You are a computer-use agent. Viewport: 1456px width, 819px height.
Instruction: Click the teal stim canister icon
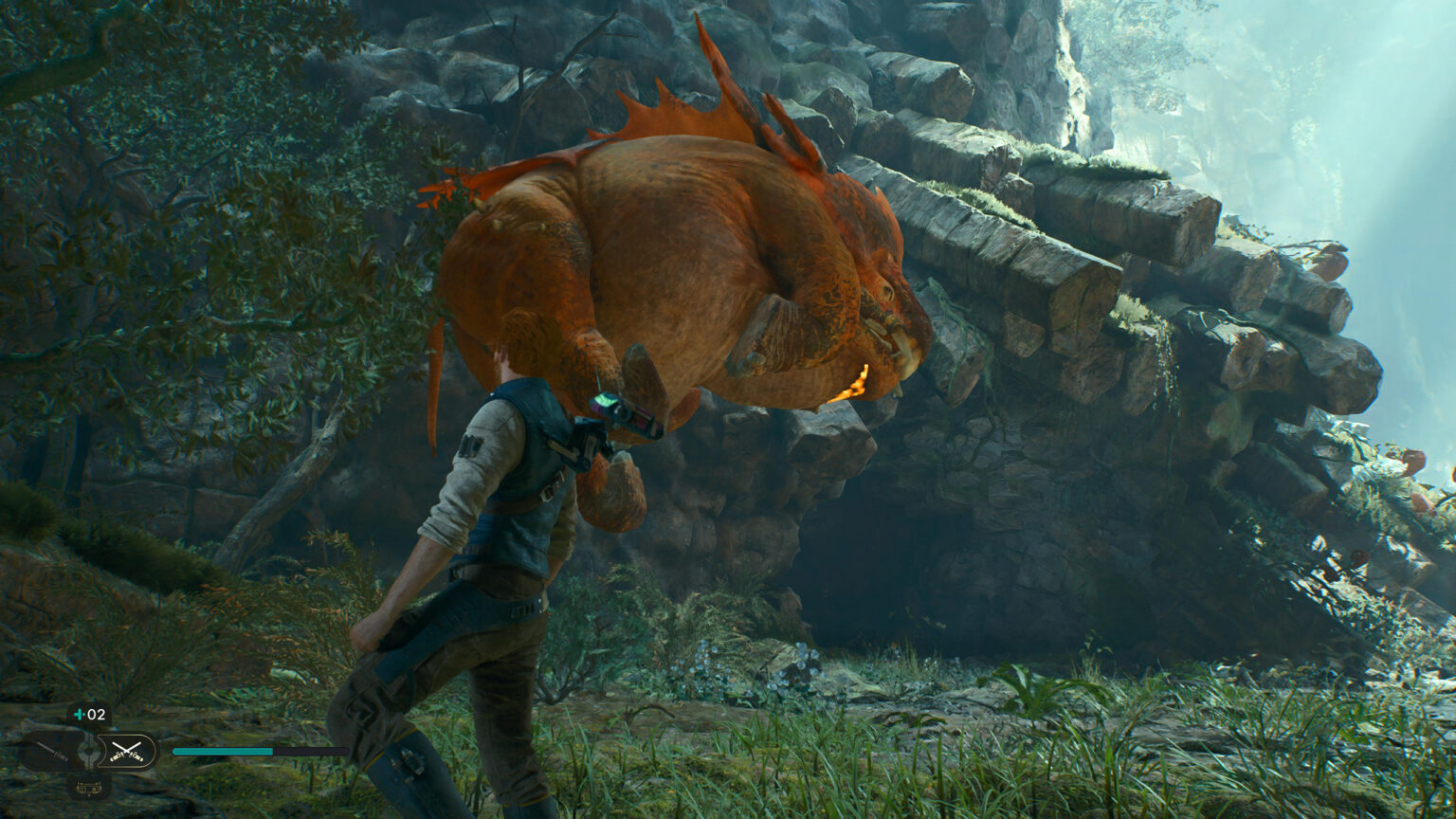coord(79,714)
